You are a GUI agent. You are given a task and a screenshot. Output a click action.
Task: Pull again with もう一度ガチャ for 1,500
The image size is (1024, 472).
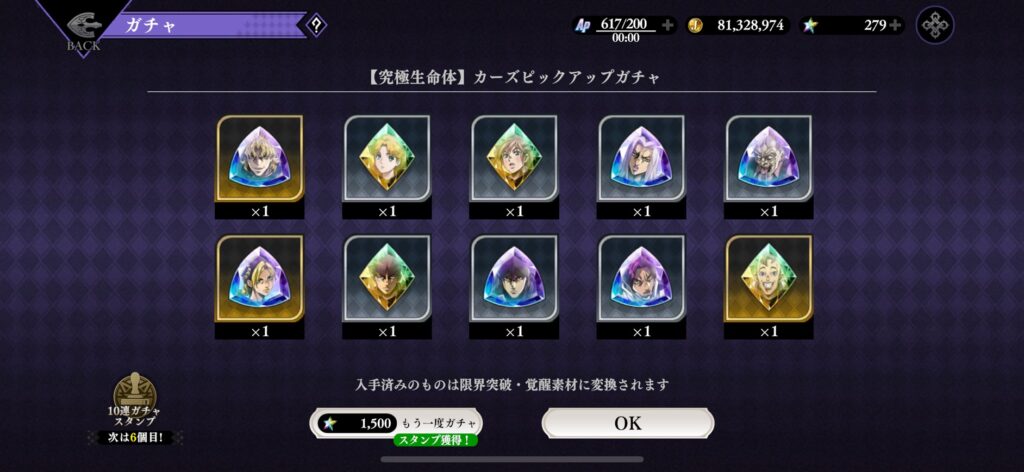pyautogui.click(x=394, y=423)
